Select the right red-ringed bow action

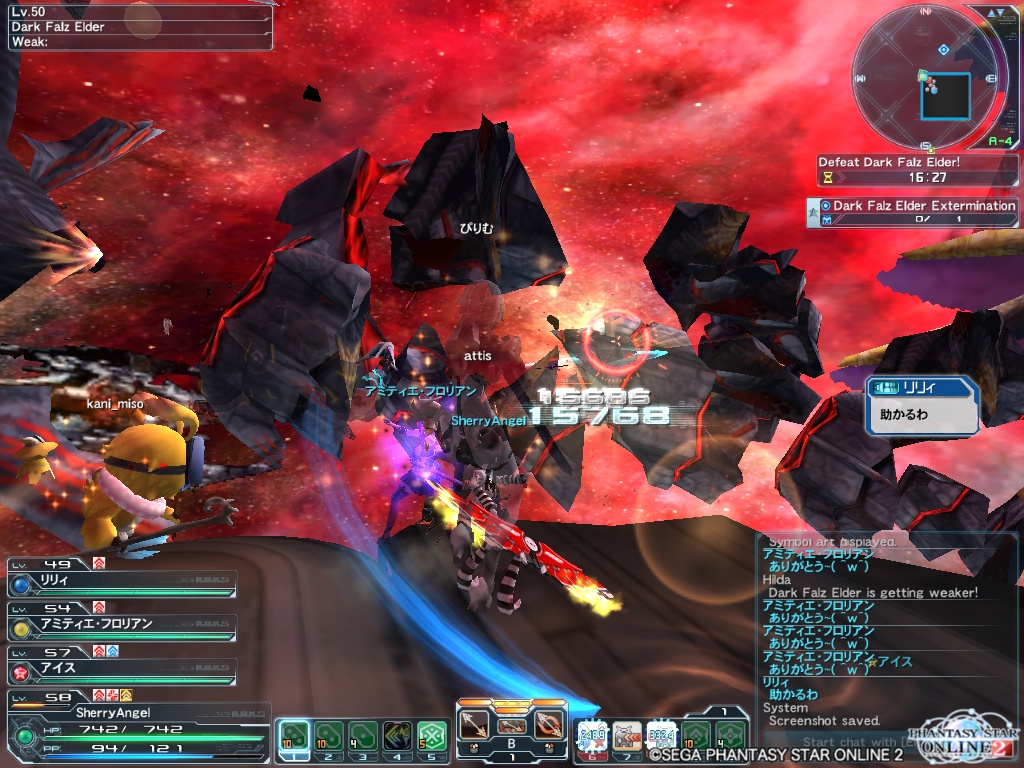[548, 724]
